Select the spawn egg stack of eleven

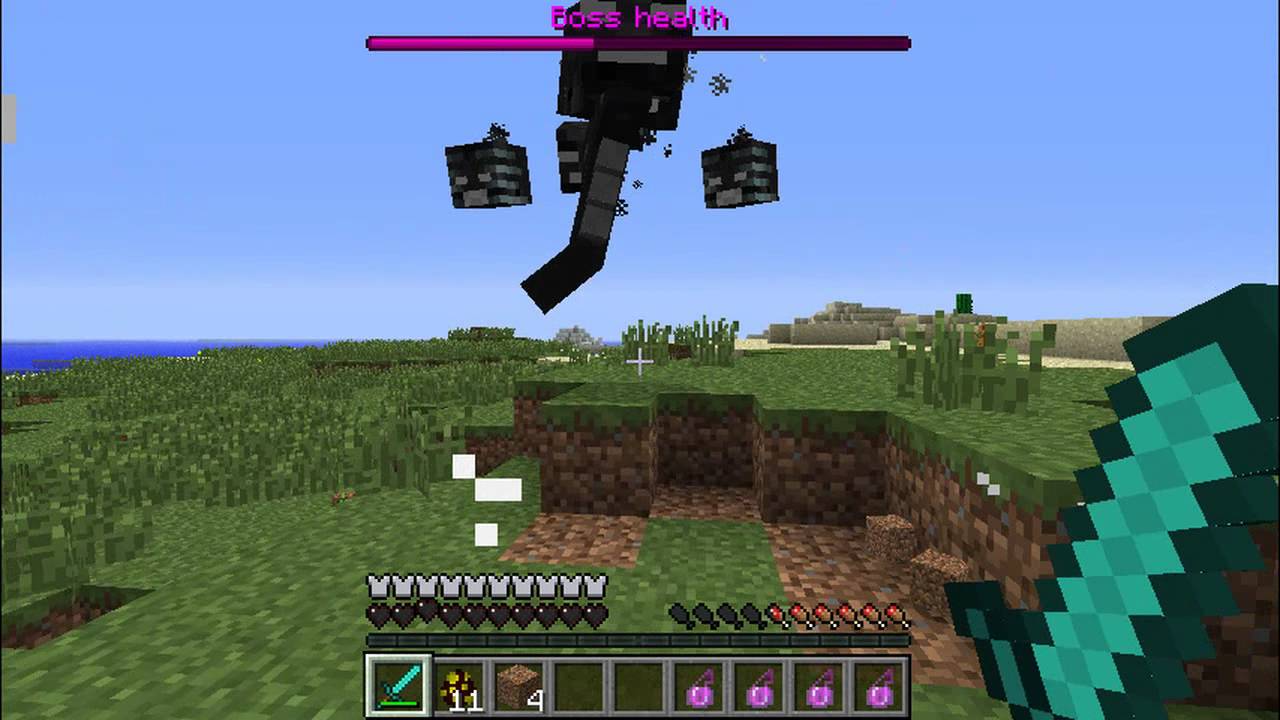458,684
